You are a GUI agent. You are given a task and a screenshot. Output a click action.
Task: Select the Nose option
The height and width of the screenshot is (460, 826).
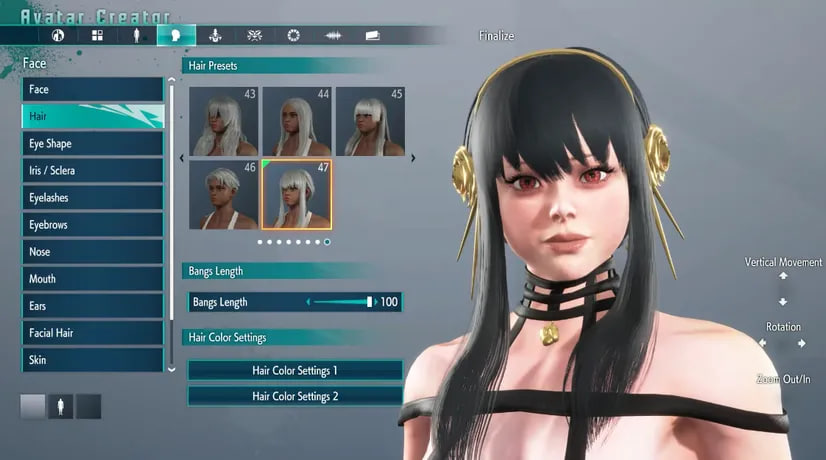coord(92,251)
